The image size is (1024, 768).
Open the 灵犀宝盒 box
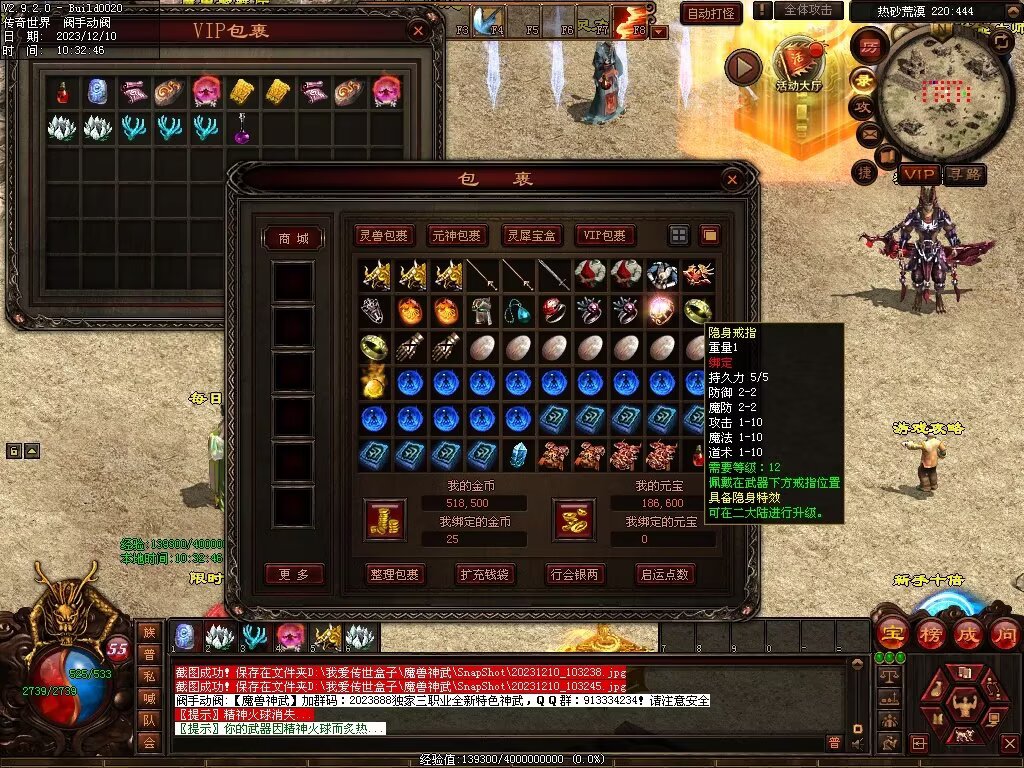point(531,236)
